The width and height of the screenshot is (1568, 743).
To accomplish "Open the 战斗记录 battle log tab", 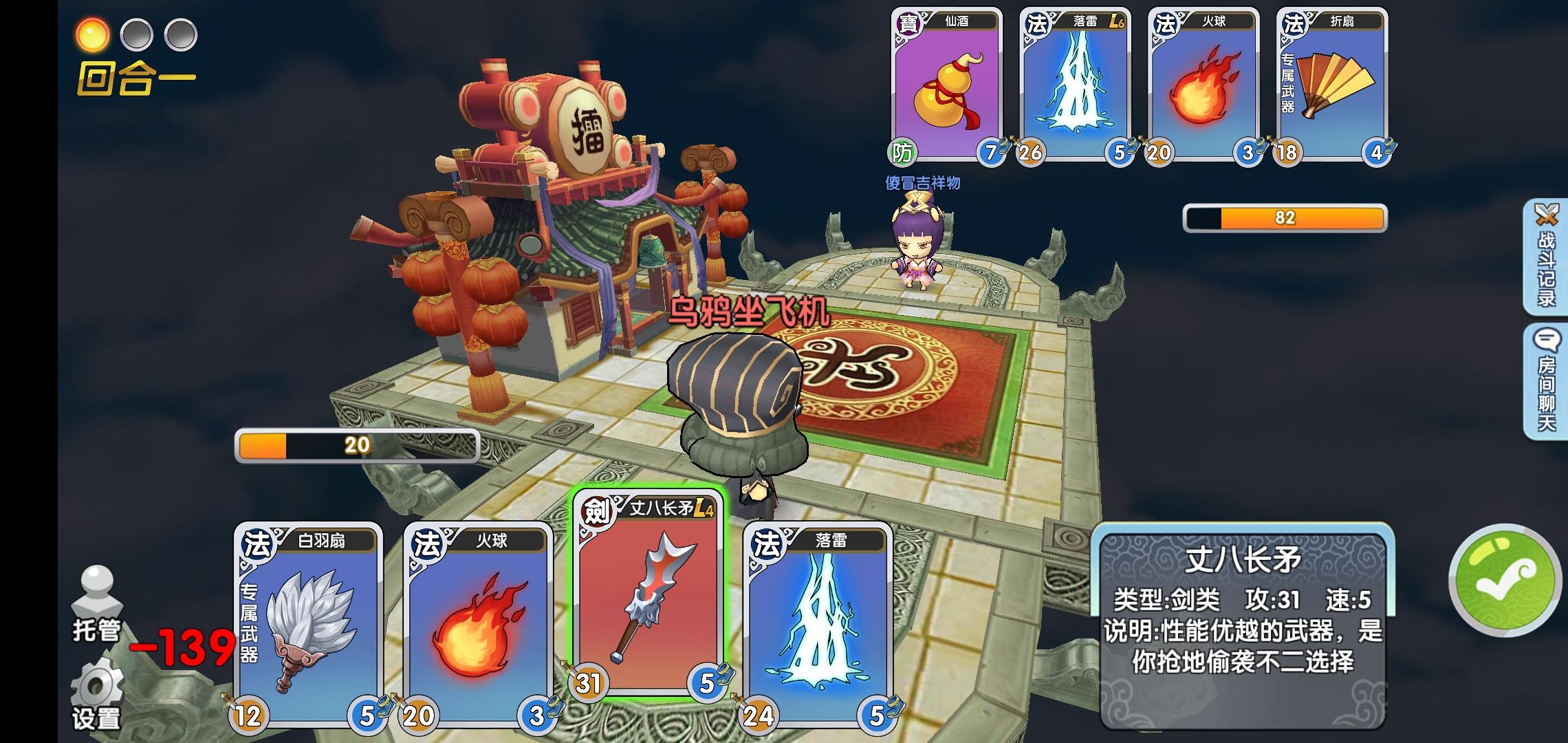I will pos(1546,257).
